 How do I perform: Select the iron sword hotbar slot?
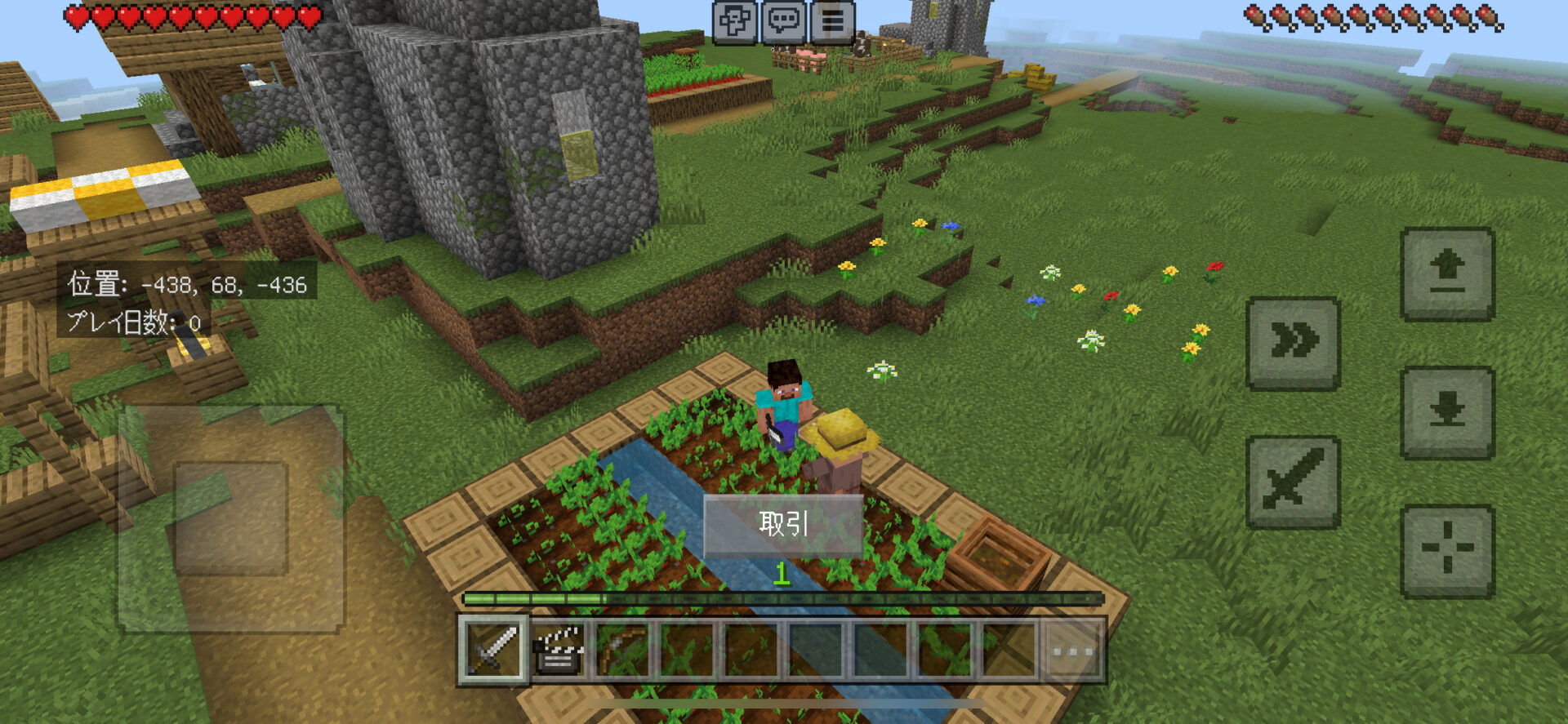click(x=493, y=650)
